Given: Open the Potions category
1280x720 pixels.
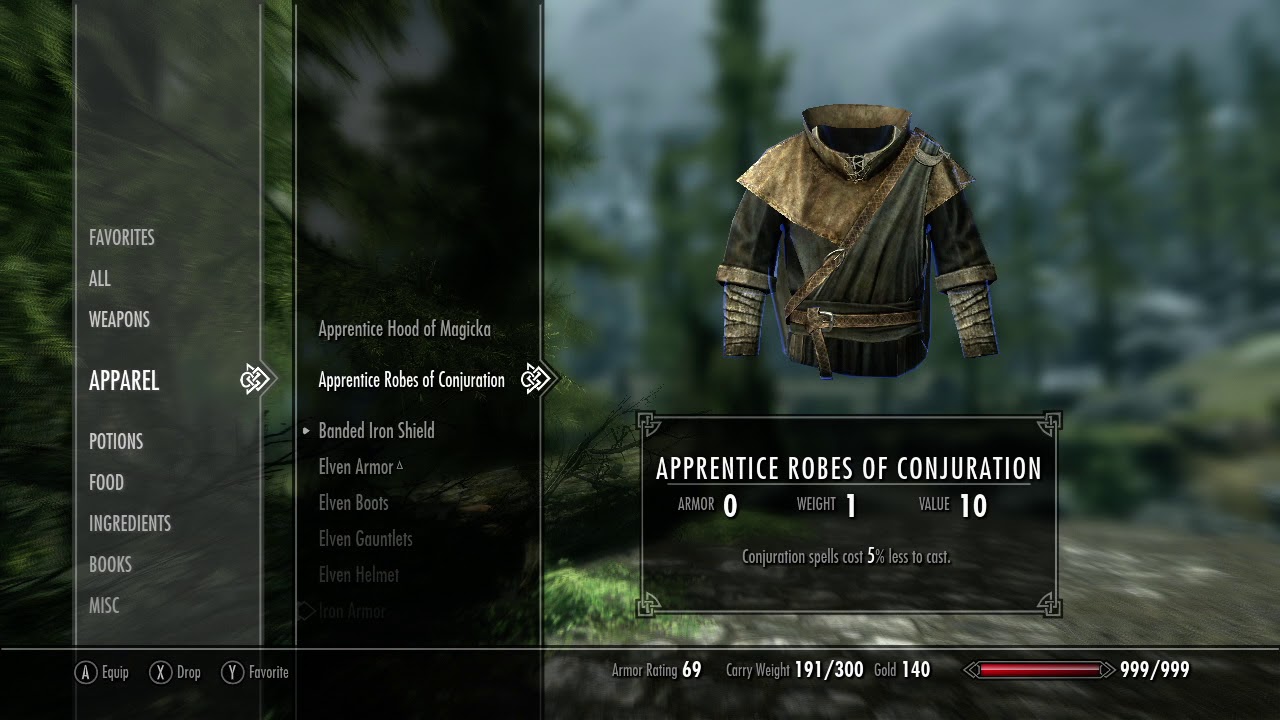Looking at the screenshot, I should 116,442.
